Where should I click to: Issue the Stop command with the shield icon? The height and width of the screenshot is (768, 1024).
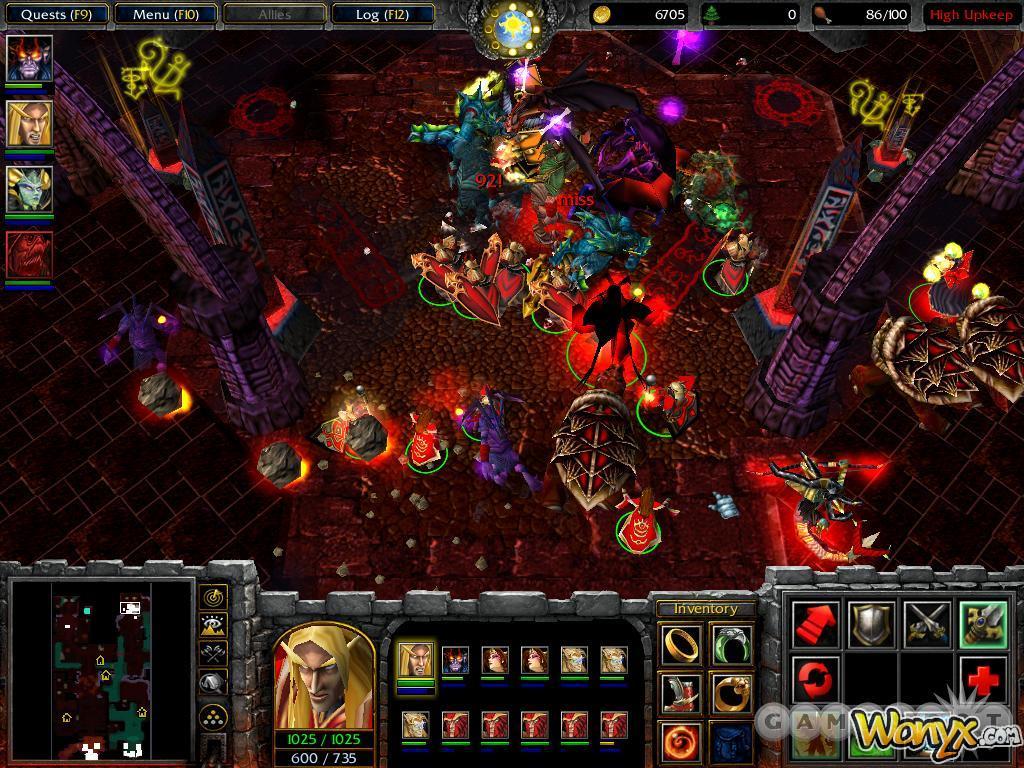tap(871, 625)
